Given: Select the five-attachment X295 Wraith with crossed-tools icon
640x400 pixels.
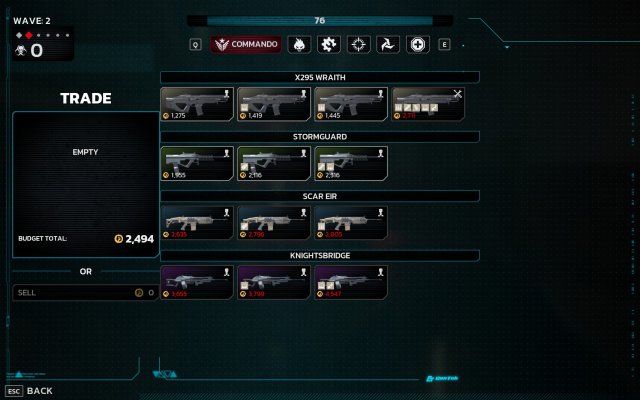Looking at the screenshot, I should (x=429, y=104).
